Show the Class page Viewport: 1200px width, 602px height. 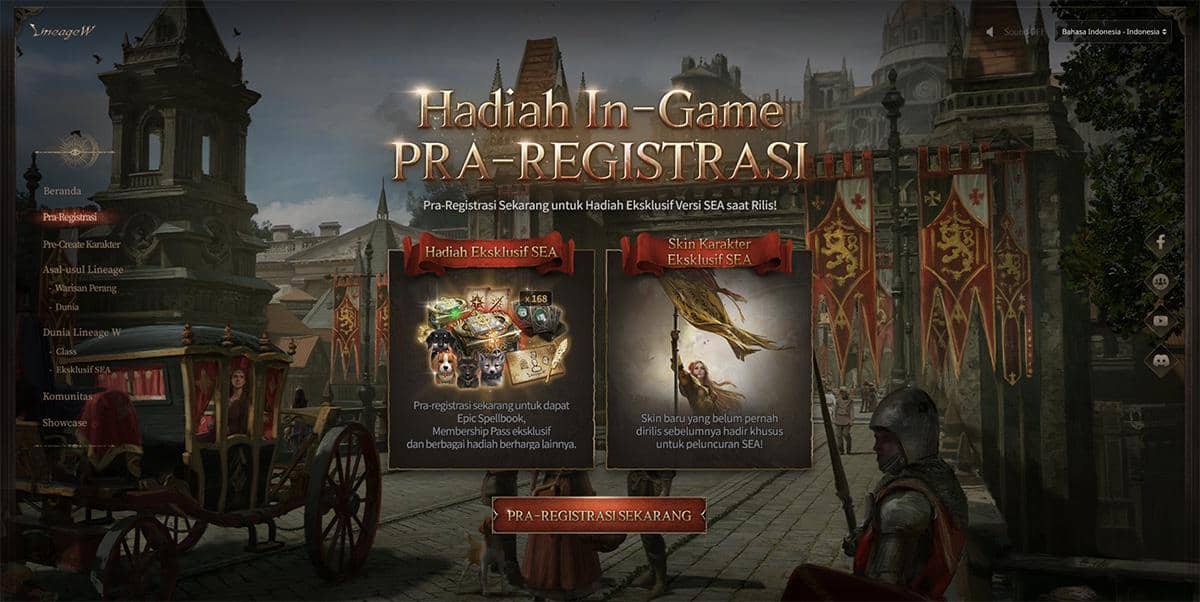coord(67,352)
